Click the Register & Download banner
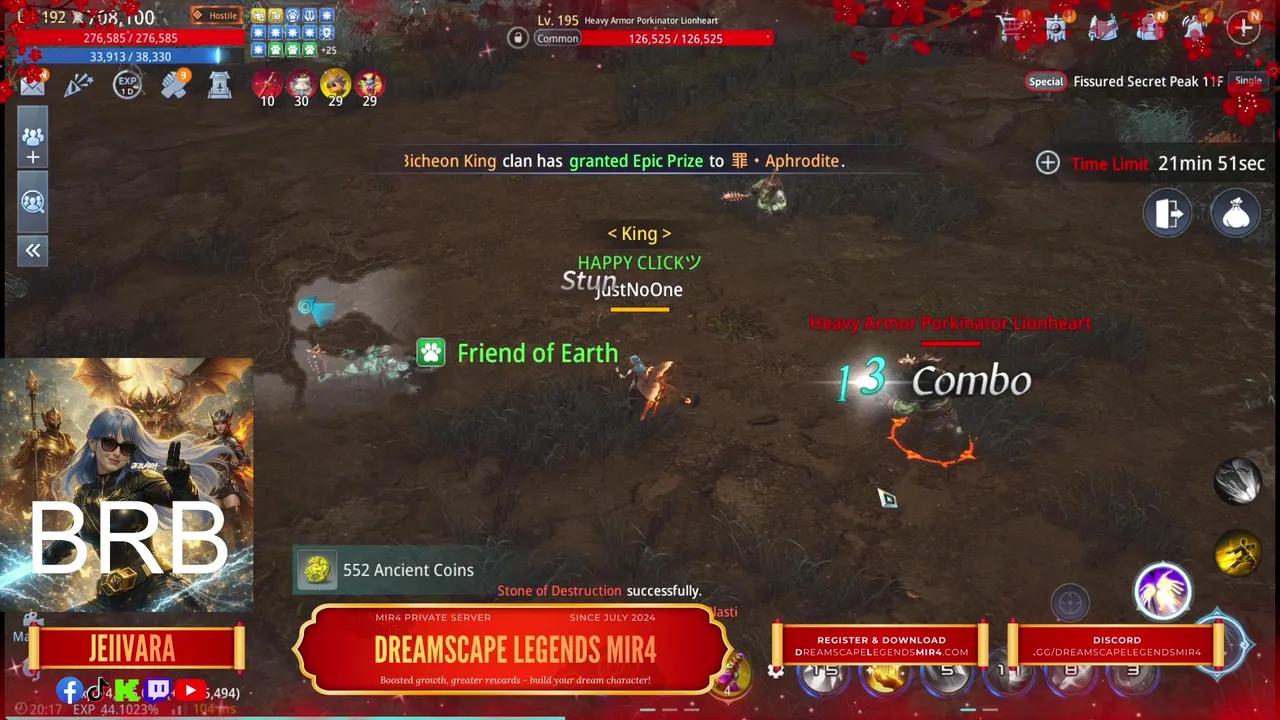 pos(881,645)
